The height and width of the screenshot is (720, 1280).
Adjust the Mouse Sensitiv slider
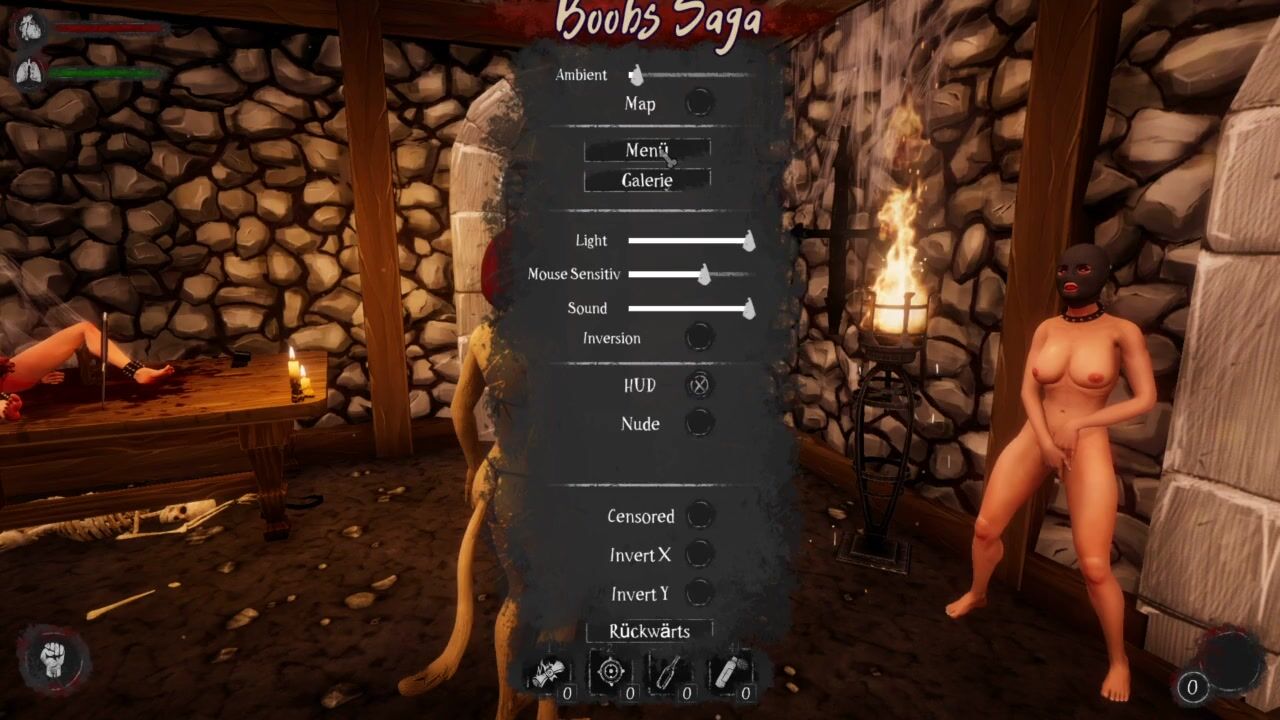tap(704, 274)
